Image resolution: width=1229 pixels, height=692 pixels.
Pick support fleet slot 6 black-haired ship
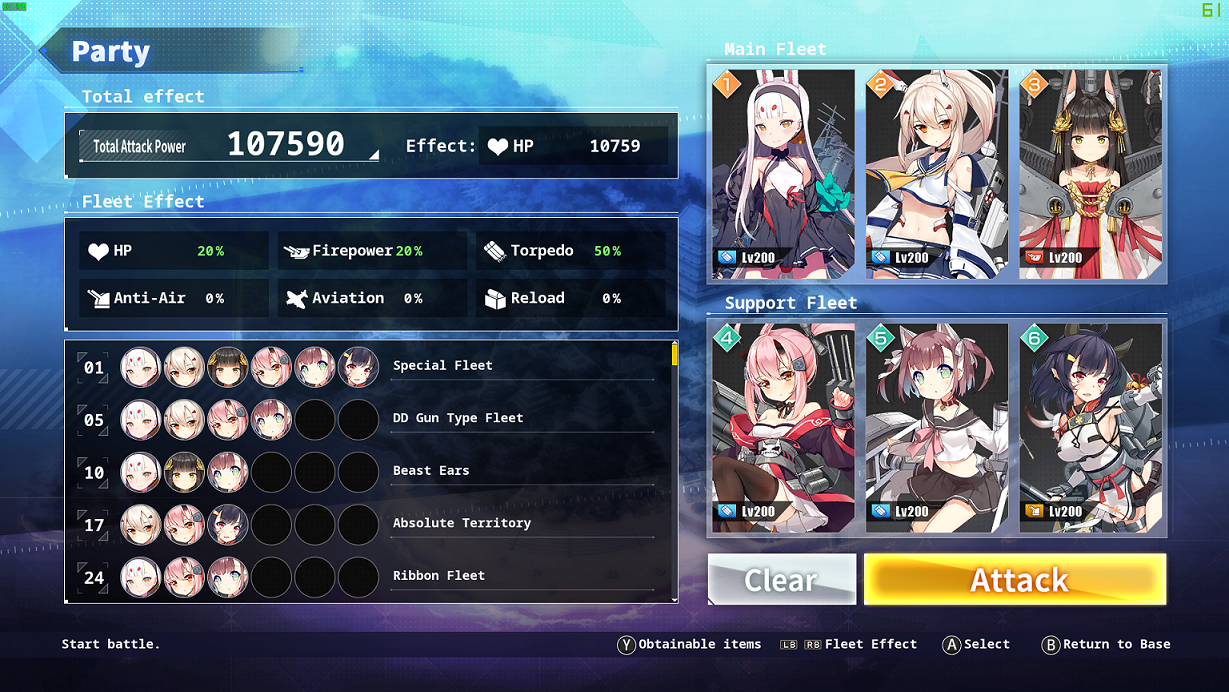pyautogui.click(x=1091, y=427)
